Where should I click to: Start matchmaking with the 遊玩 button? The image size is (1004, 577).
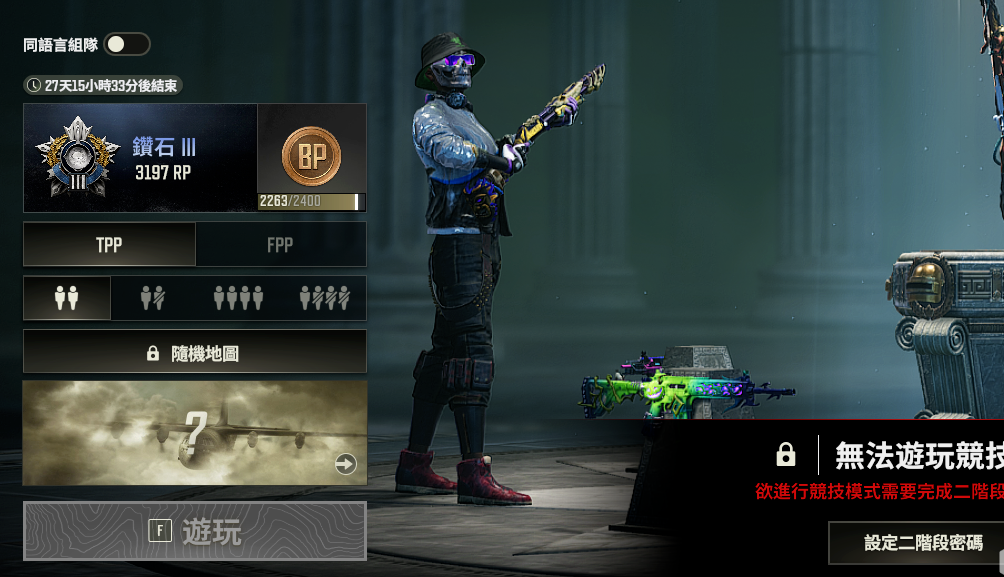pos(195,531)
